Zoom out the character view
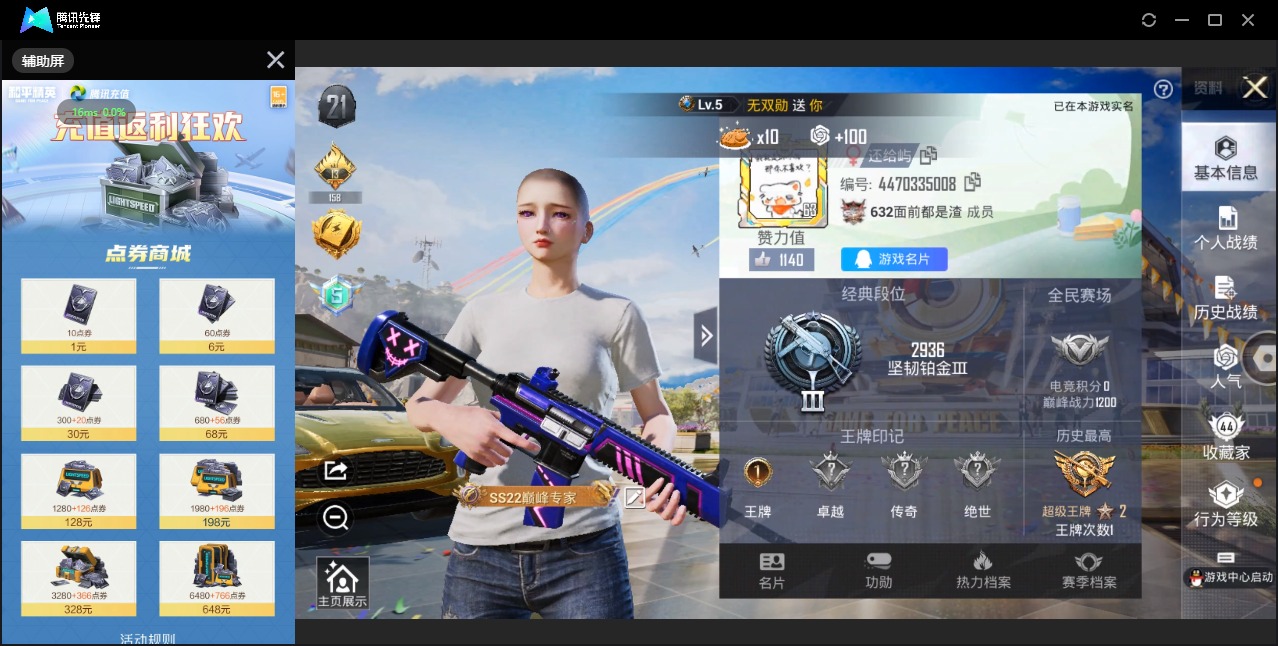This screenshot has width=1278, height=646. click(335, 517)
